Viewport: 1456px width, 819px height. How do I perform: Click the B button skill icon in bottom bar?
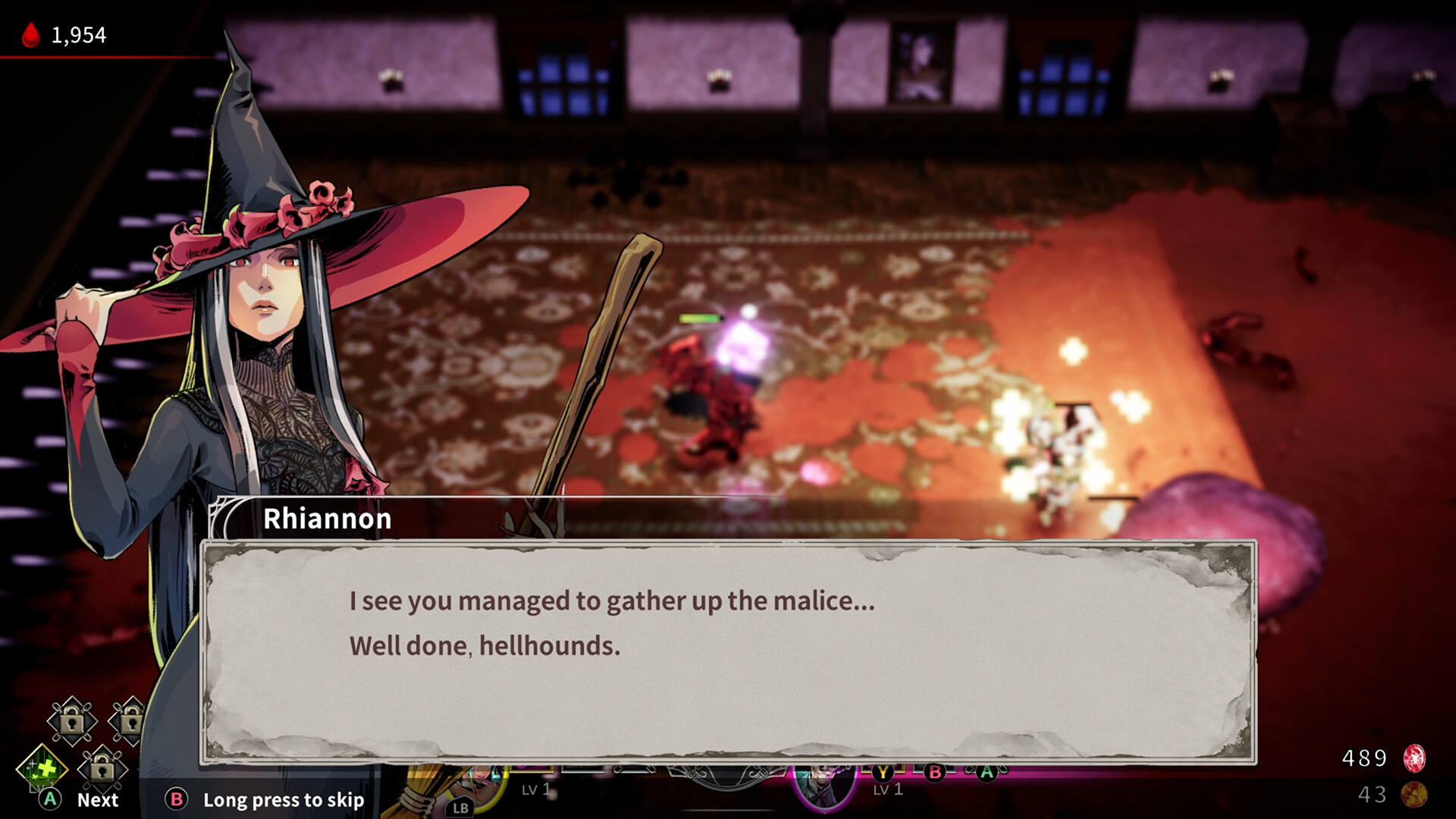click(937, 773)
